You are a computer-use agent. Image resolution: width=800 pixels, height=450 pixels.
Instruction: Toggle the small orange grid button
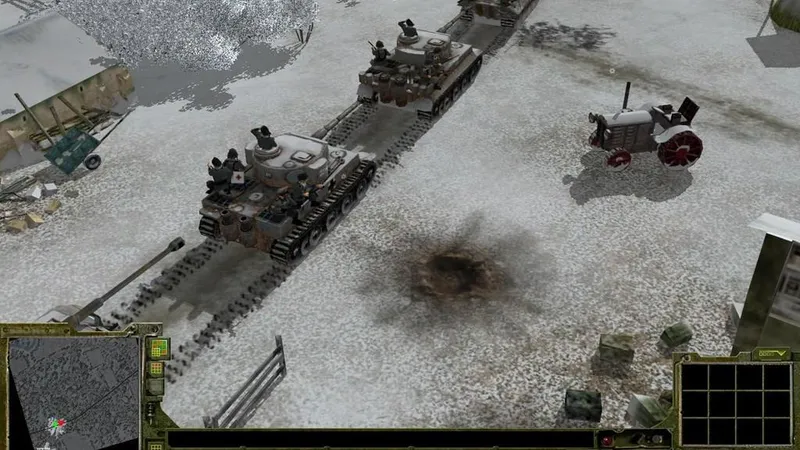[156, 369]
